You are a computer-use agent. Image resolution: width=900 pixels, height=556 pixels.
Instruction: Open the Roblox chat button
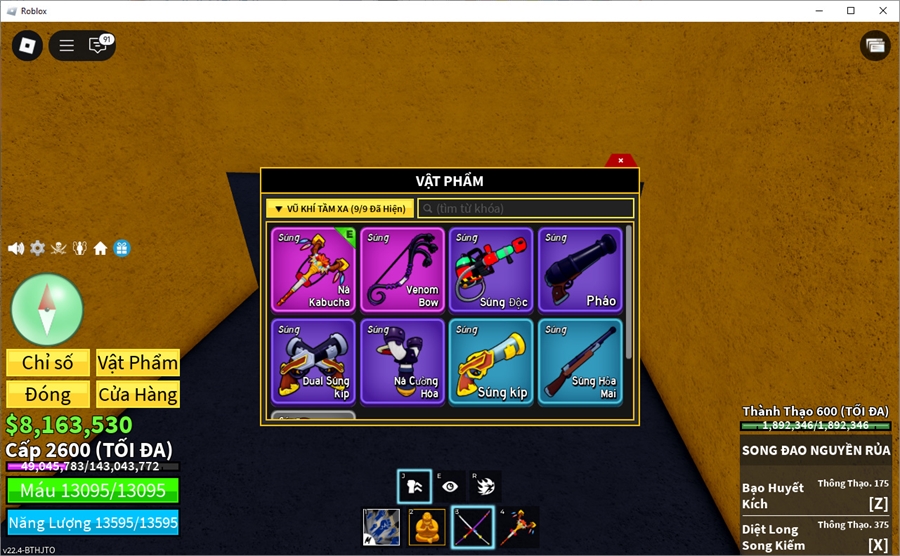98,45
